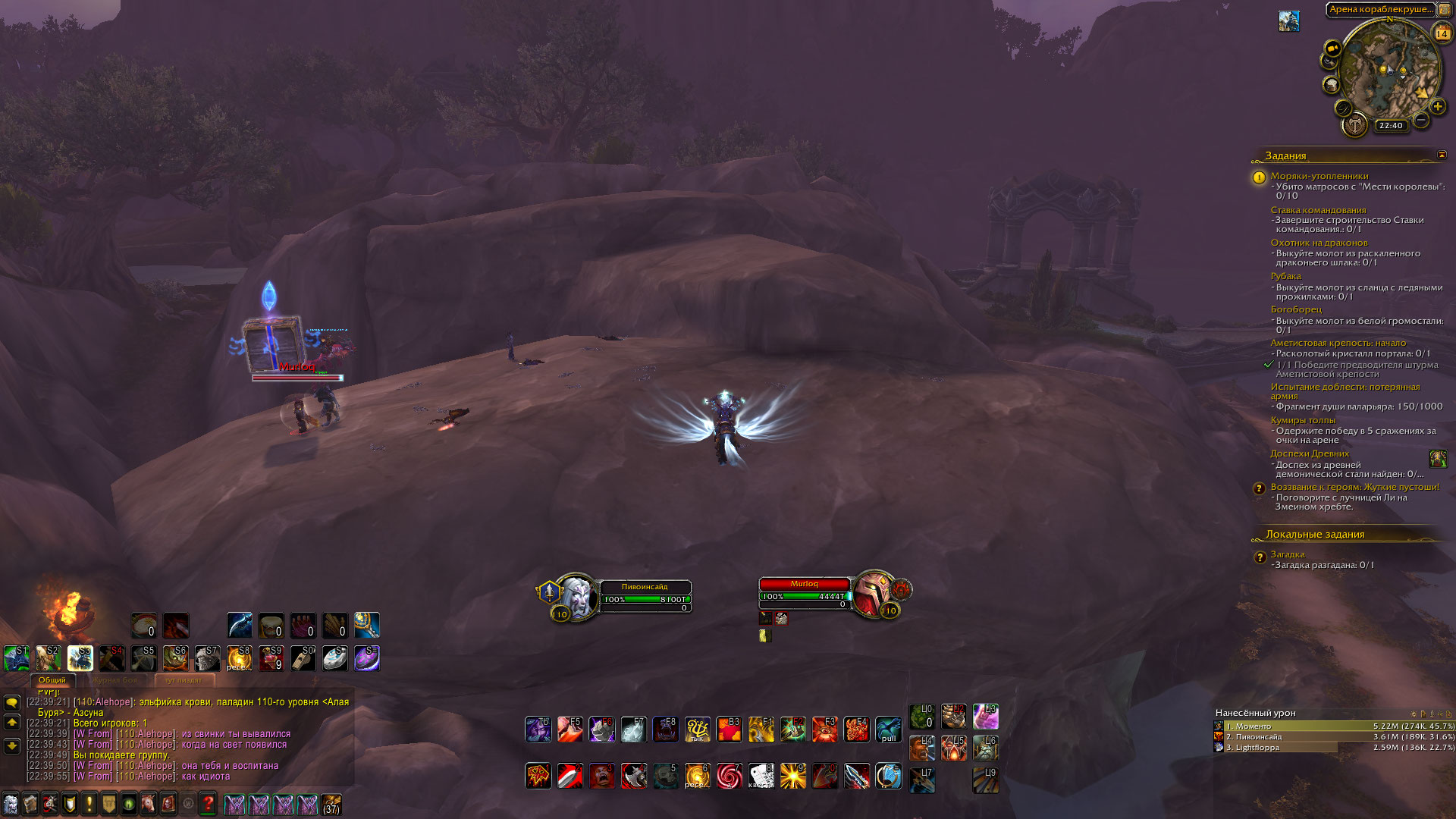Zoom out the minimap with minus button
The height and width of the screenshot is (819, 1456).
pyautogui.click(x=1421, y=120)
